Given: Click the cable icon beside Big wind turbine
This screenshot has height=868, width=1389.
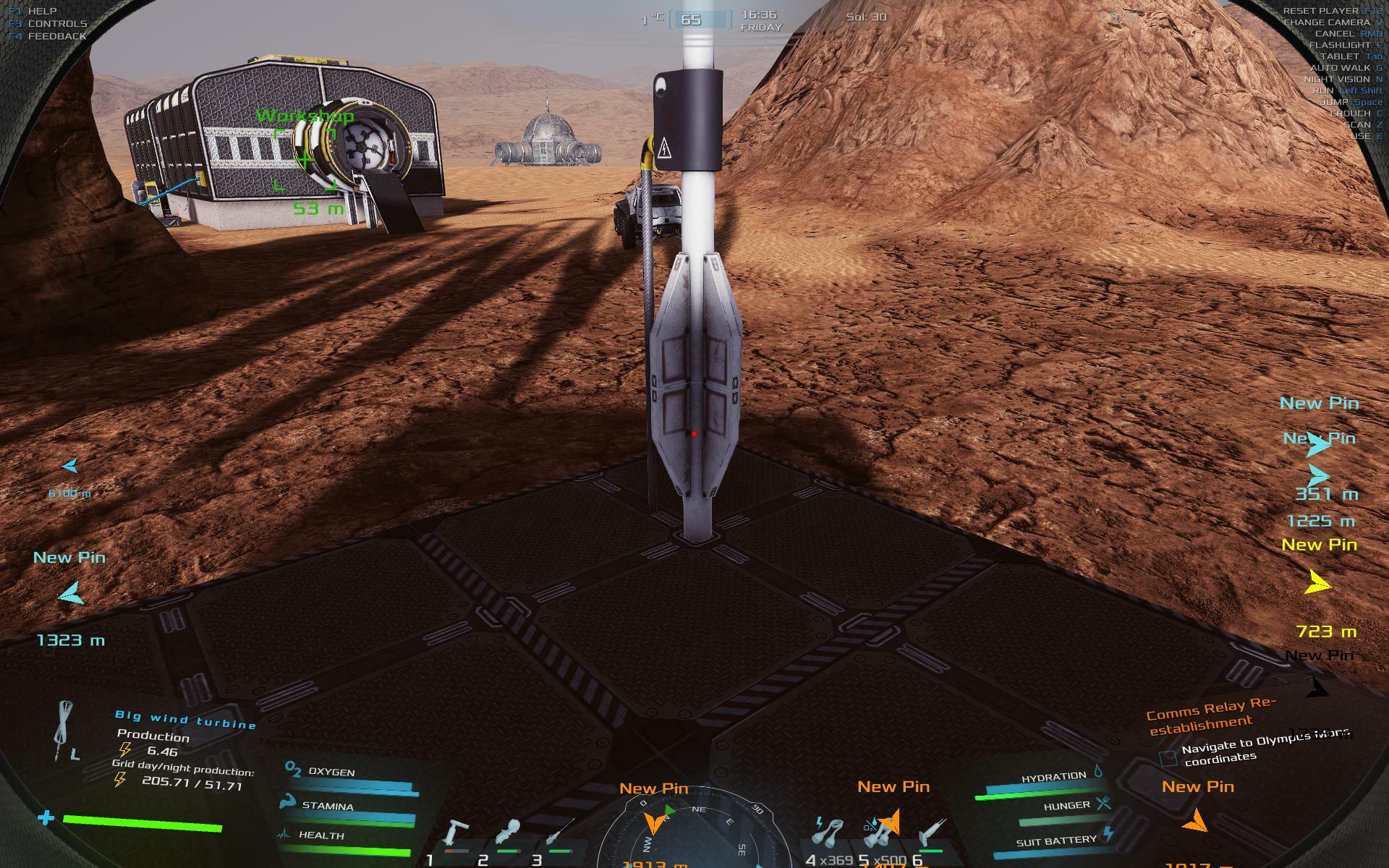Looking at the screenshot, I should coord(65,731).
